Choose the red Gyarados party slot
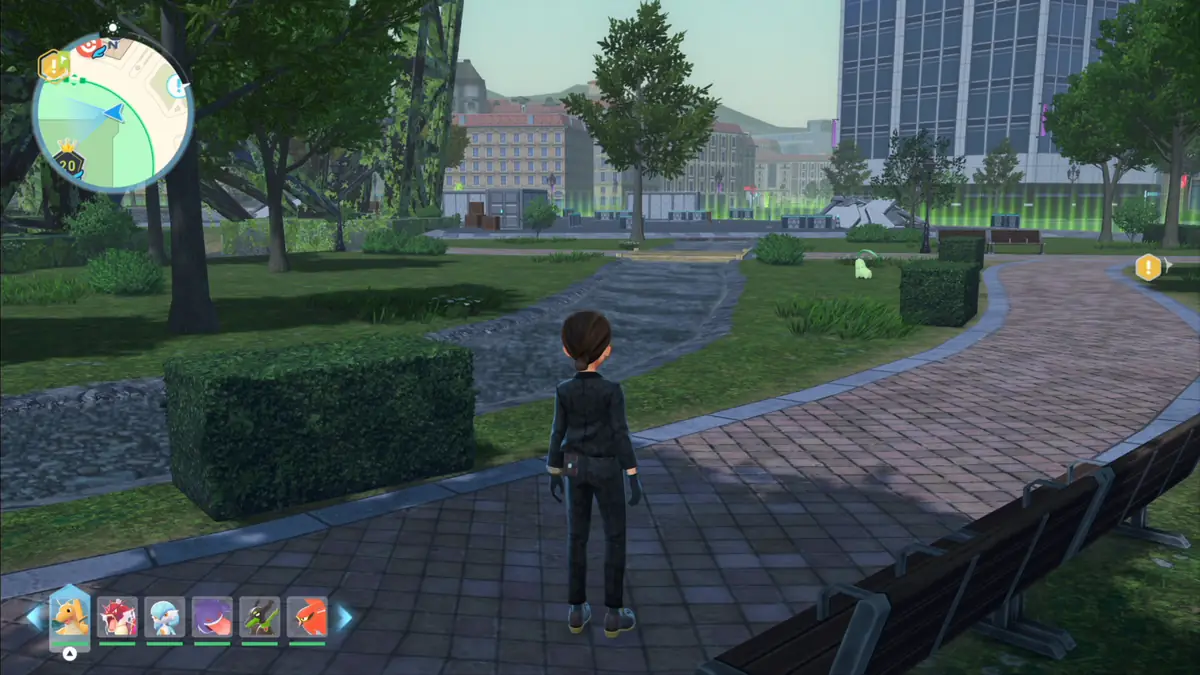 [x=117, y=617]
